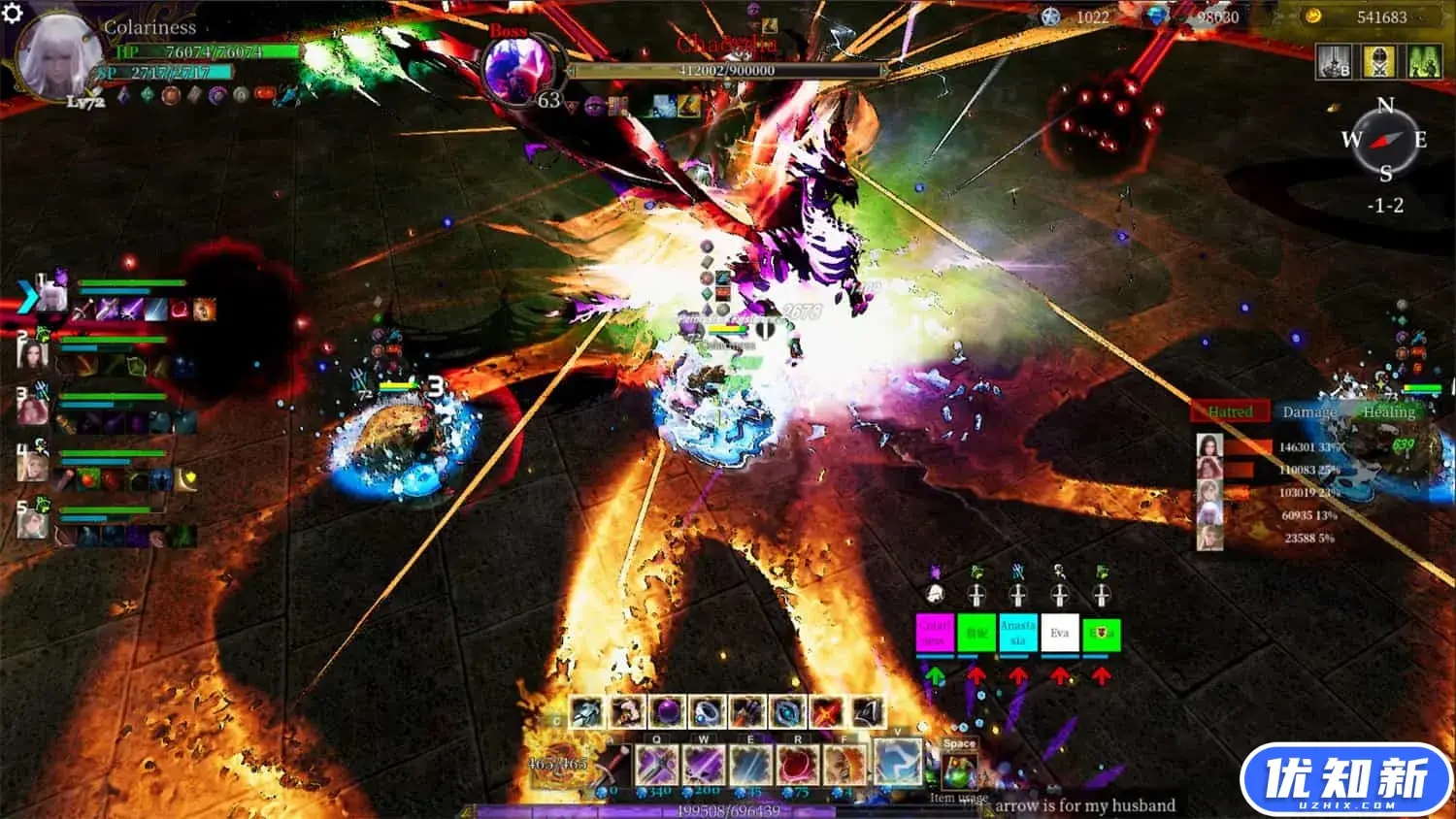Activate the V lightning skill

(896, 762)
